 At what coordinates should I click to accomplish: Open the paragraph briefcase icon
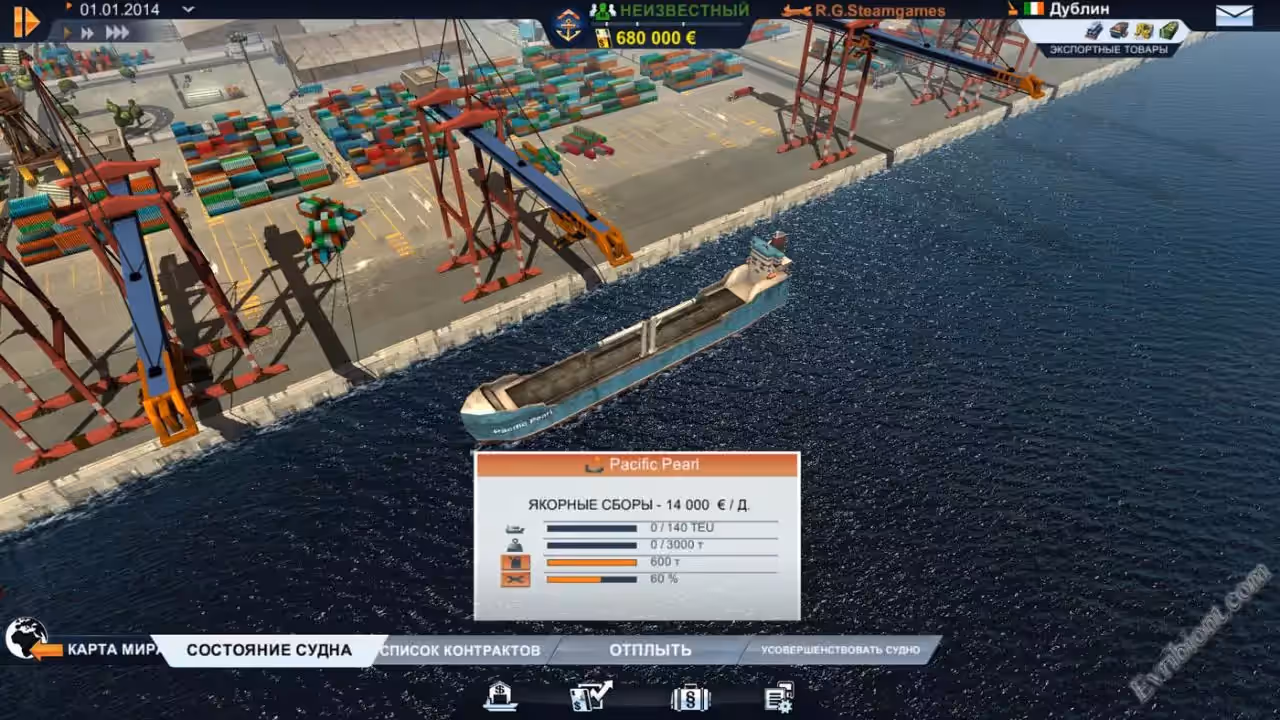690,696
